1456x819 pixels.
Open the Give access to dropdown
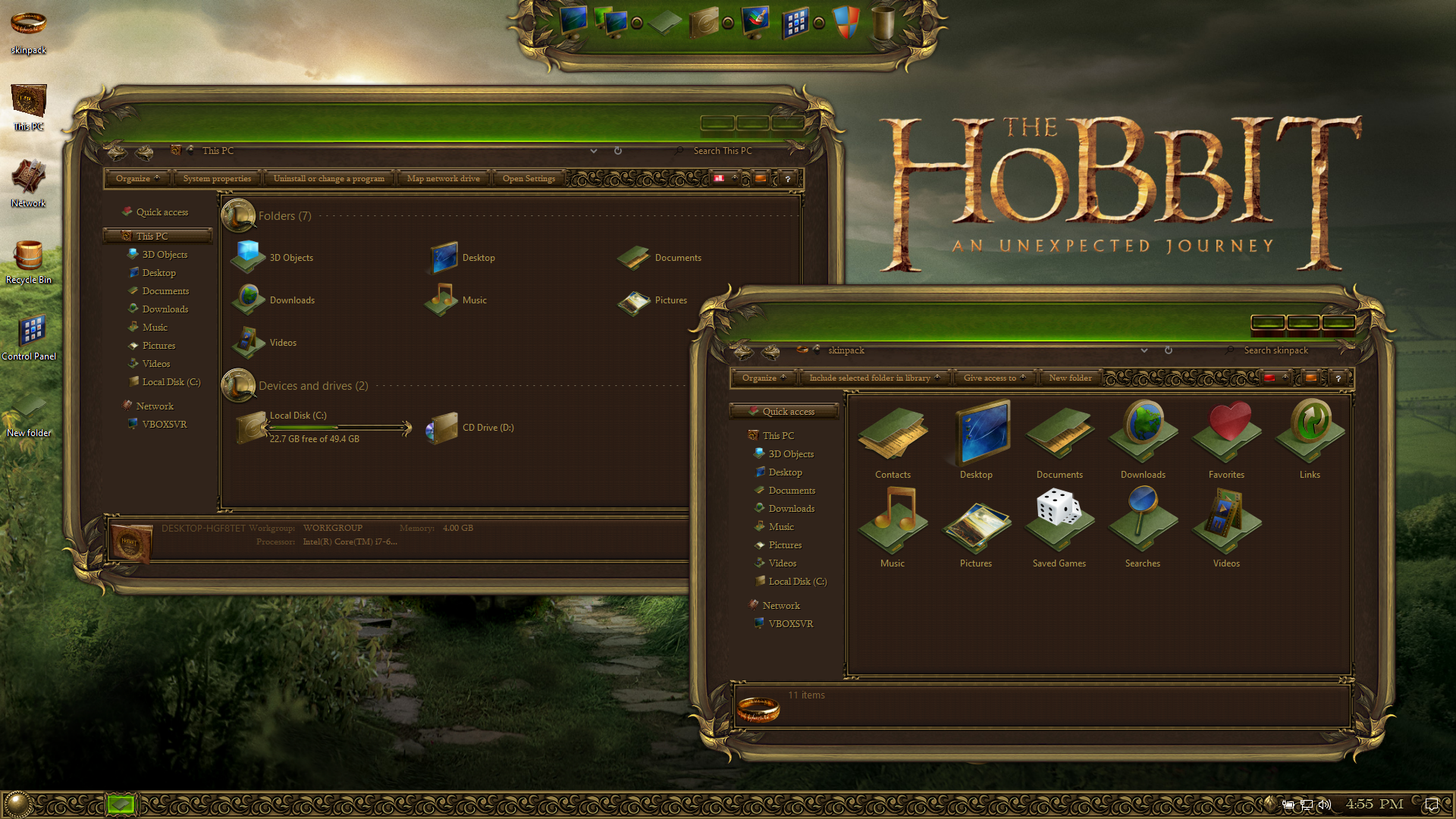[x=993, y=378]
